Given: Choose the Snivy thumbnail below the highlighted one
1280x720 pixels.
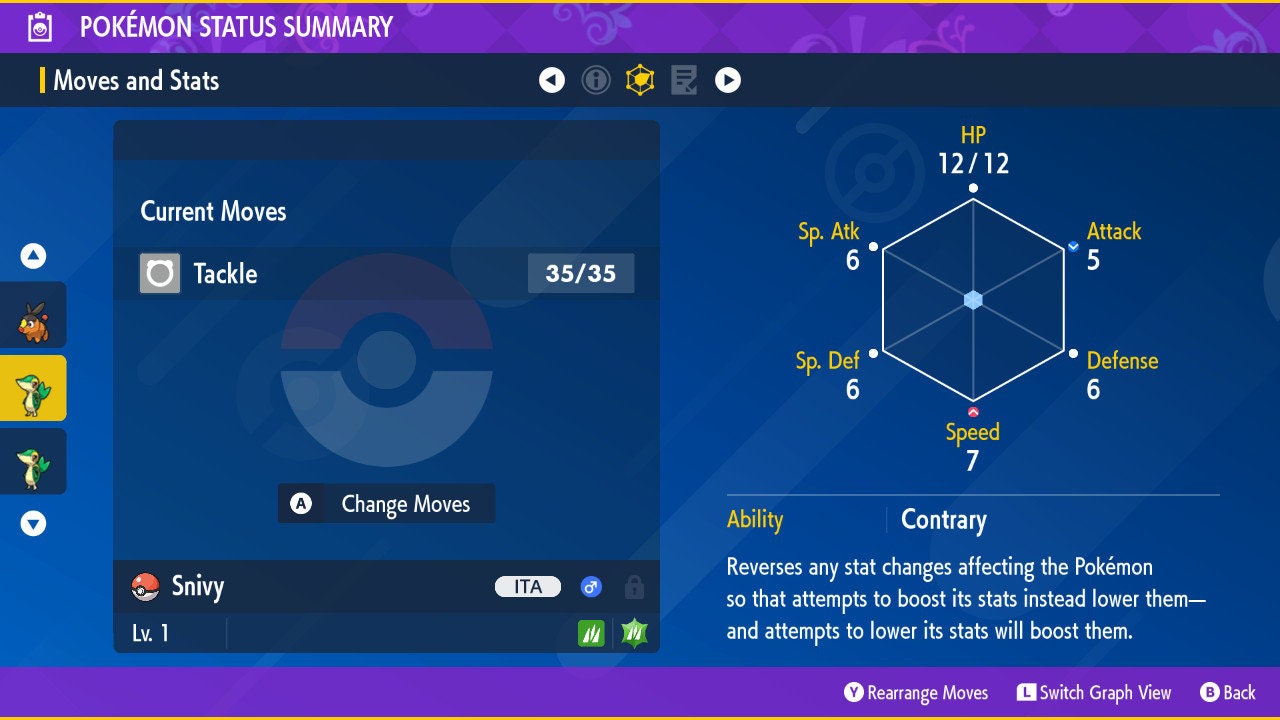Looking at the screenshot, I should (33, 461).
